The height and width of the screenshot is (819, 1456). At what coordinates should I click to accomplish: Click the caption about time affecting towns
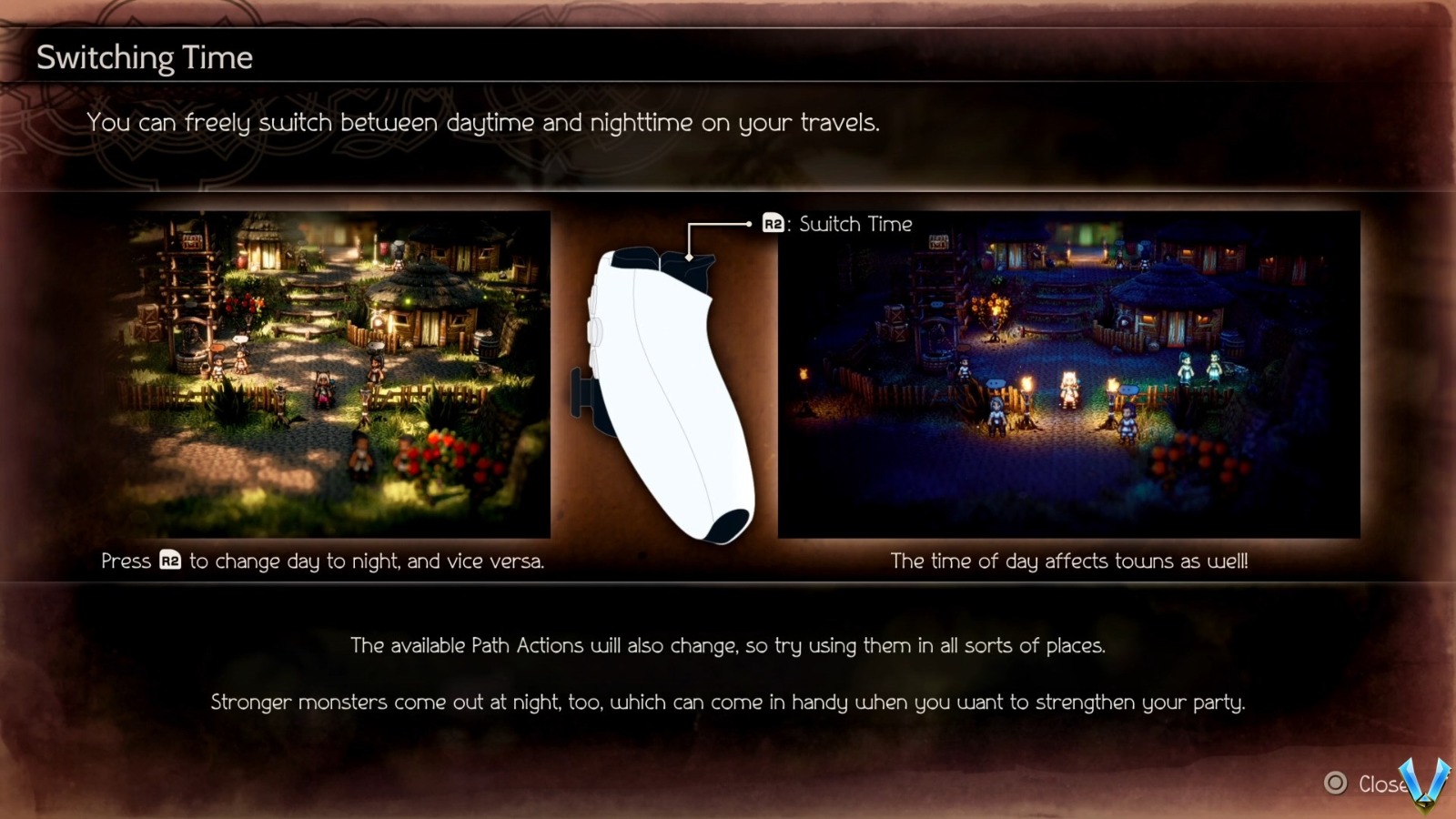1070,561
